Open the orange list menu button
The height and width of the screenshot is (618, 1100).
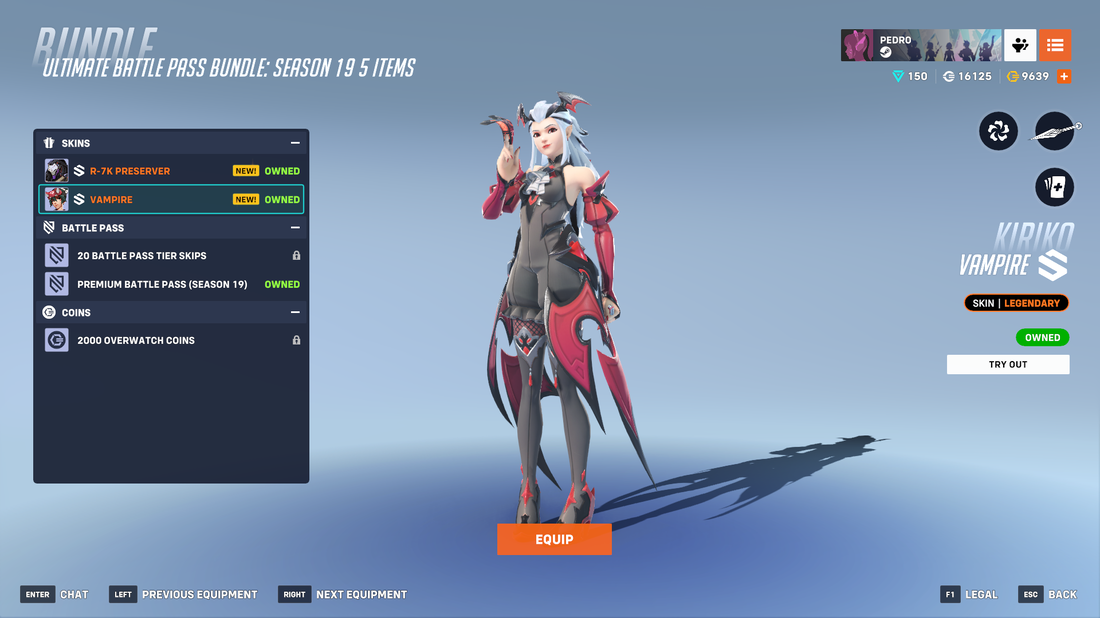coord(1055,45)
